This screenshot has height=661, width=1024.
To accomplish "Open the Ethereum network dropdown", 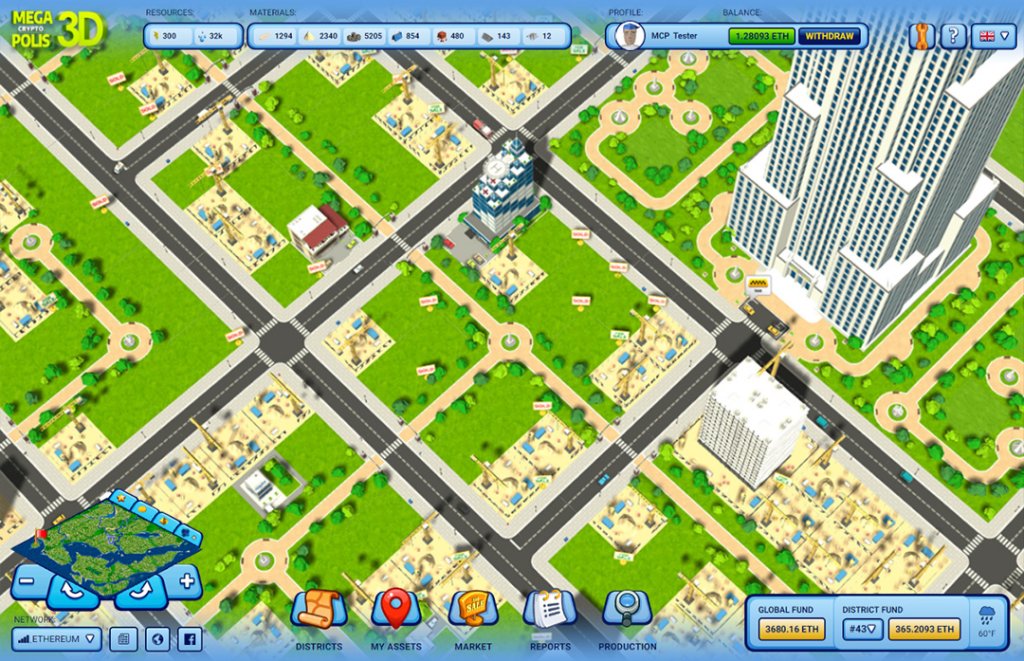I will click(57, 638).
